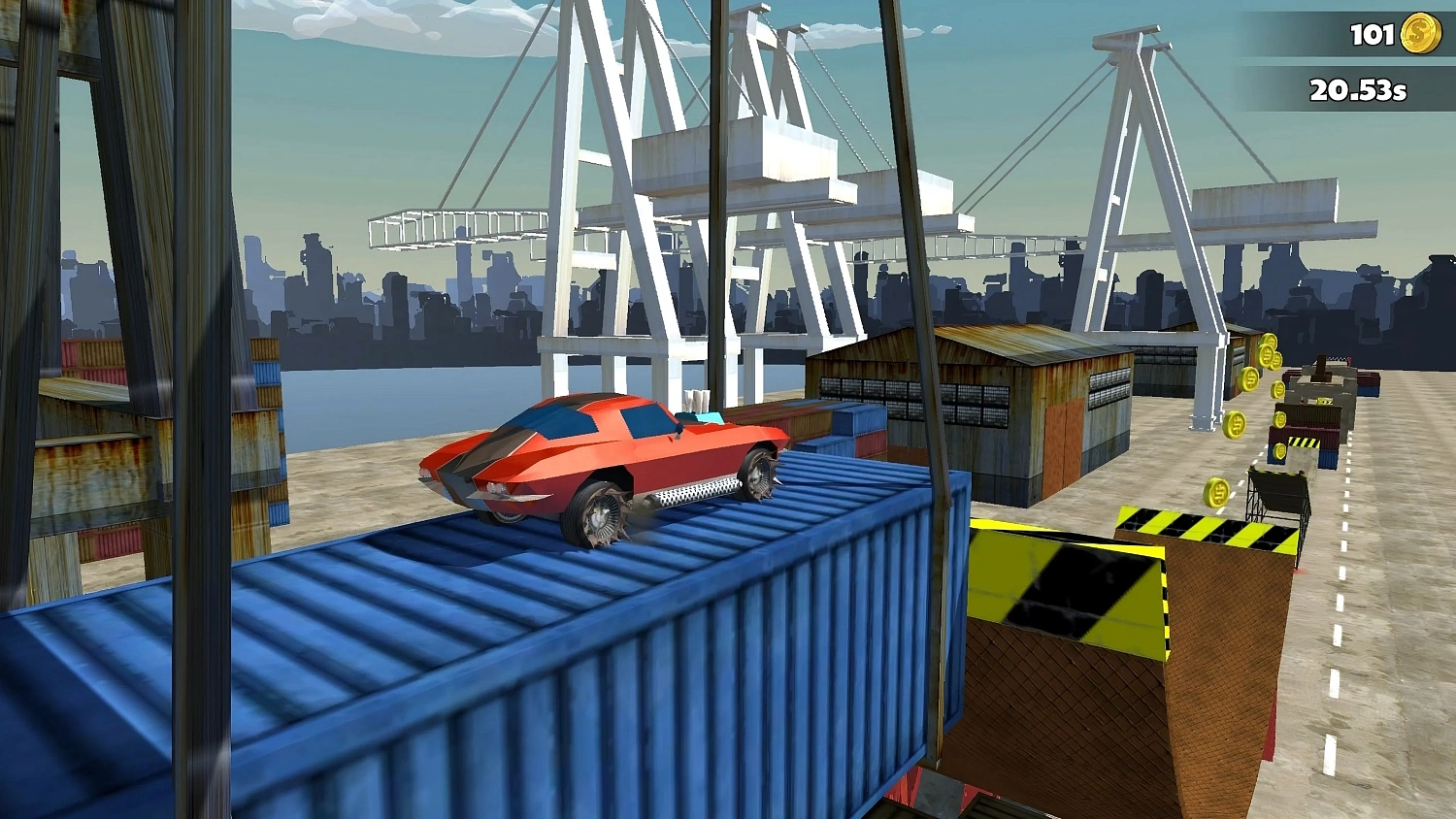Click the coin hovering above the small scaffold
Viewport: 1456px width, 819px height.
tap(1280, 450)
